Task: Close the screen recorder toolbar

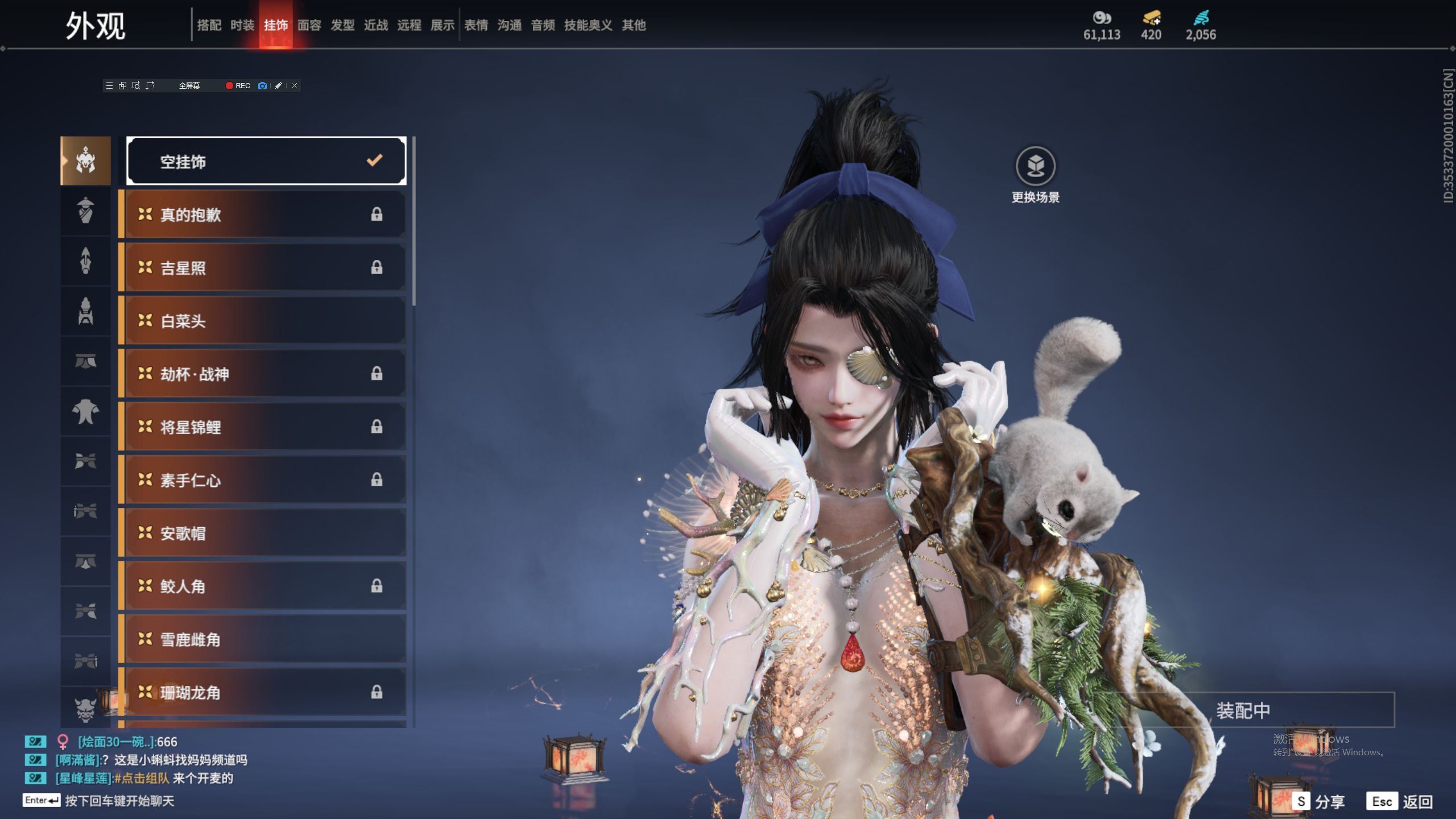Action: [x=294, y=86]
